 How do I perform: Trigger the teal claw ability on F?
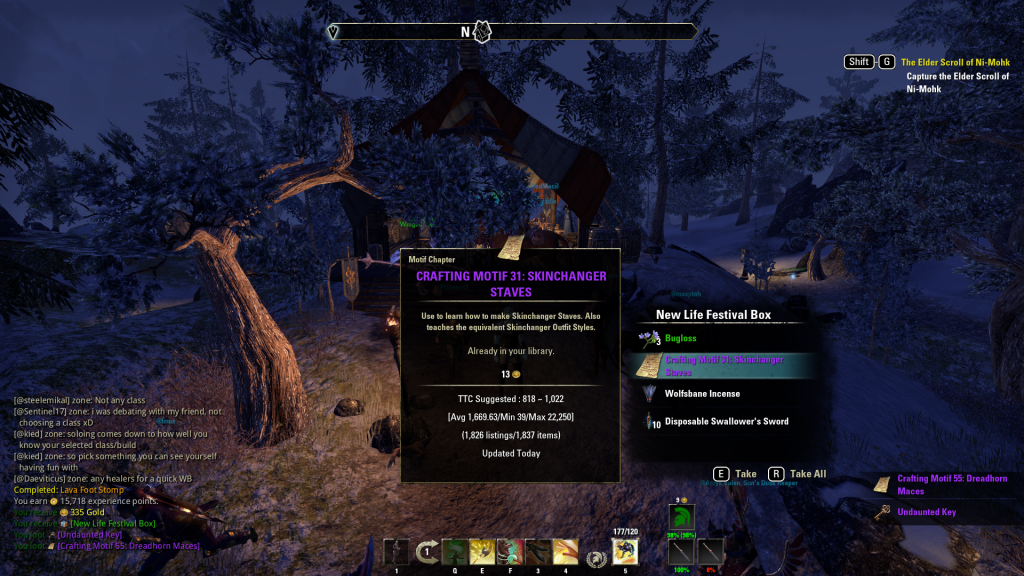coord(510,552)
